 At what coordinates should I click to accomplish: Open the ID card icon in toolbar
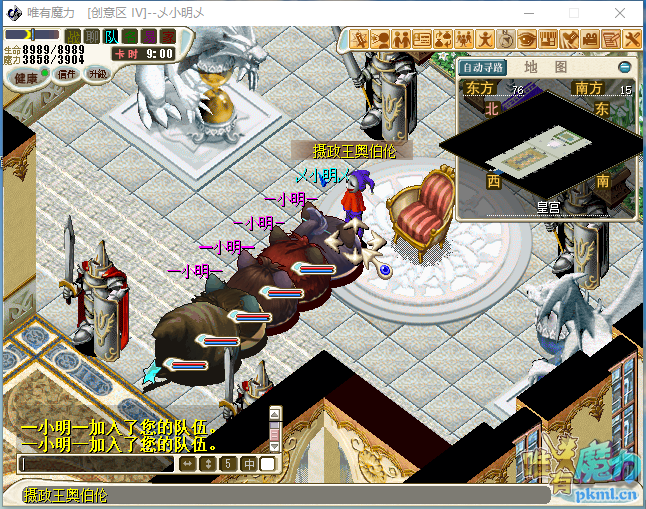(422, 39)
